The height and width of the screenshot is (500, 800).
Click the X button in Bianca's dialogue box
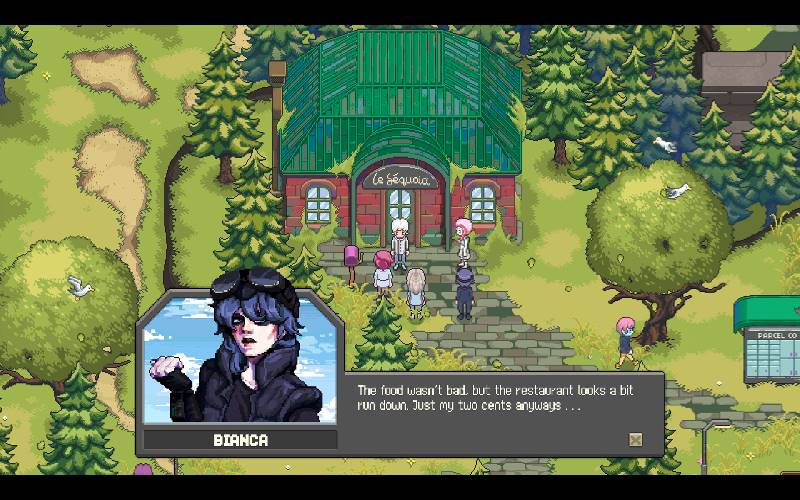coord(635,439)
